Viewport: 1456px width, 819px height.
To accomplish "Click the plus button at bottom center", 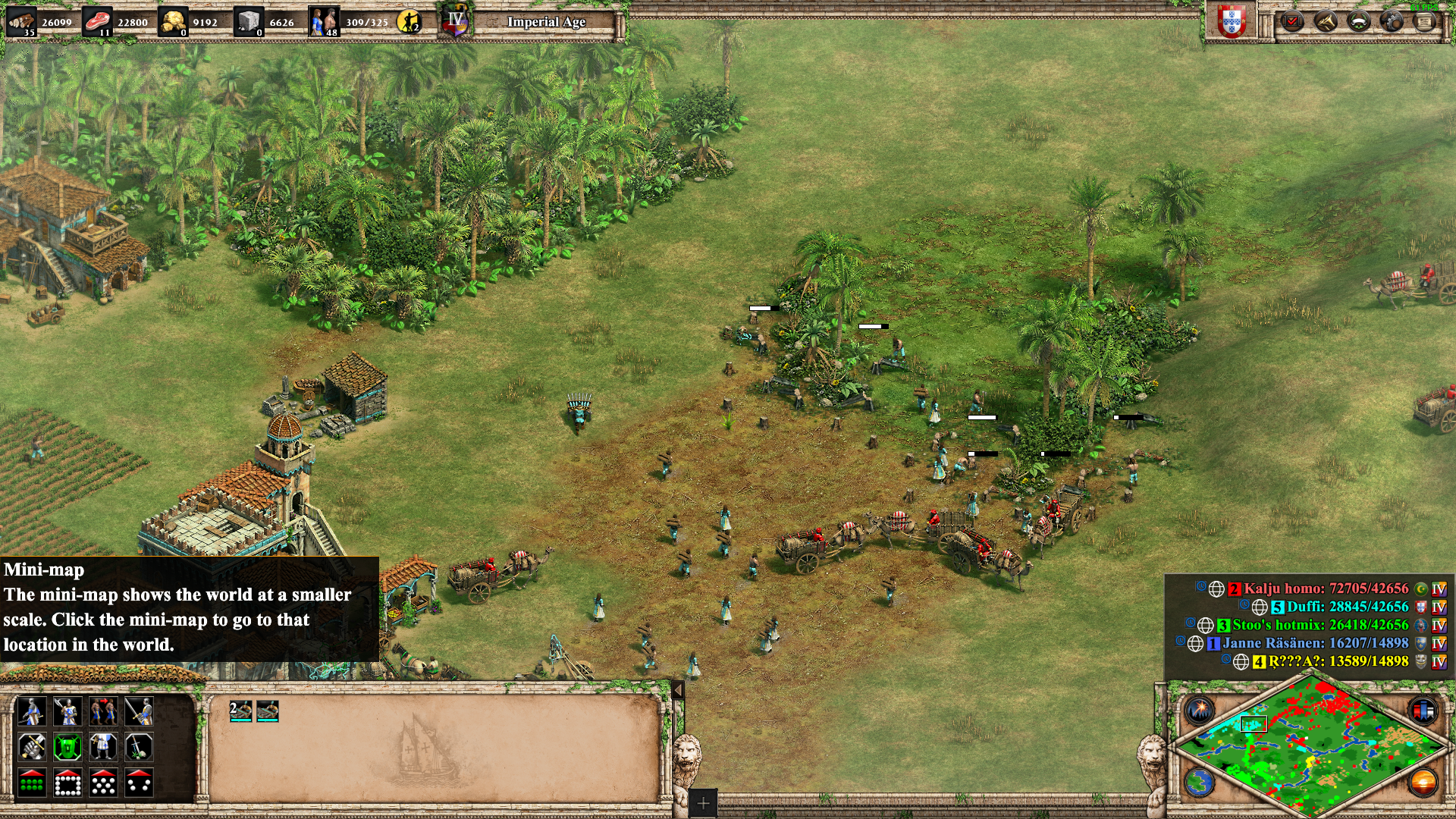I will coord(703,803).
